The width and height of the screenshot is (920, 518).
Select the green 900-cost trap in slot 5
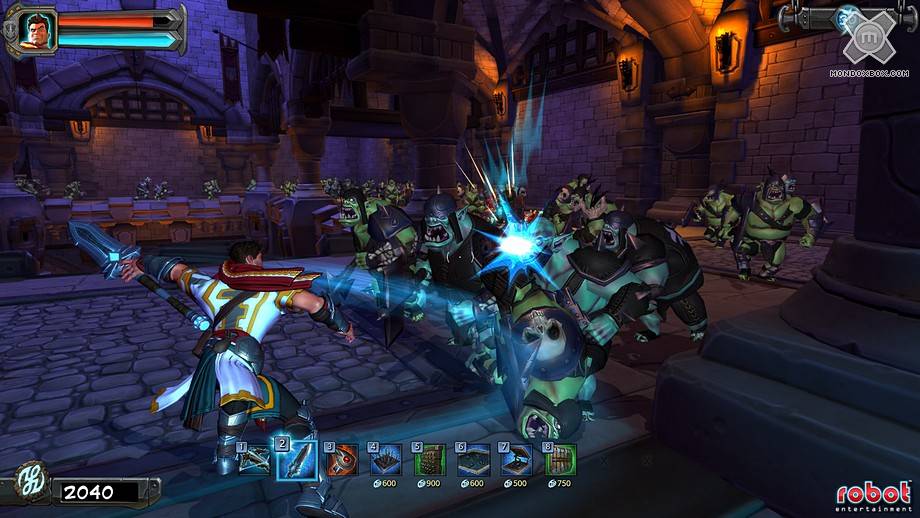pos(430,460)
